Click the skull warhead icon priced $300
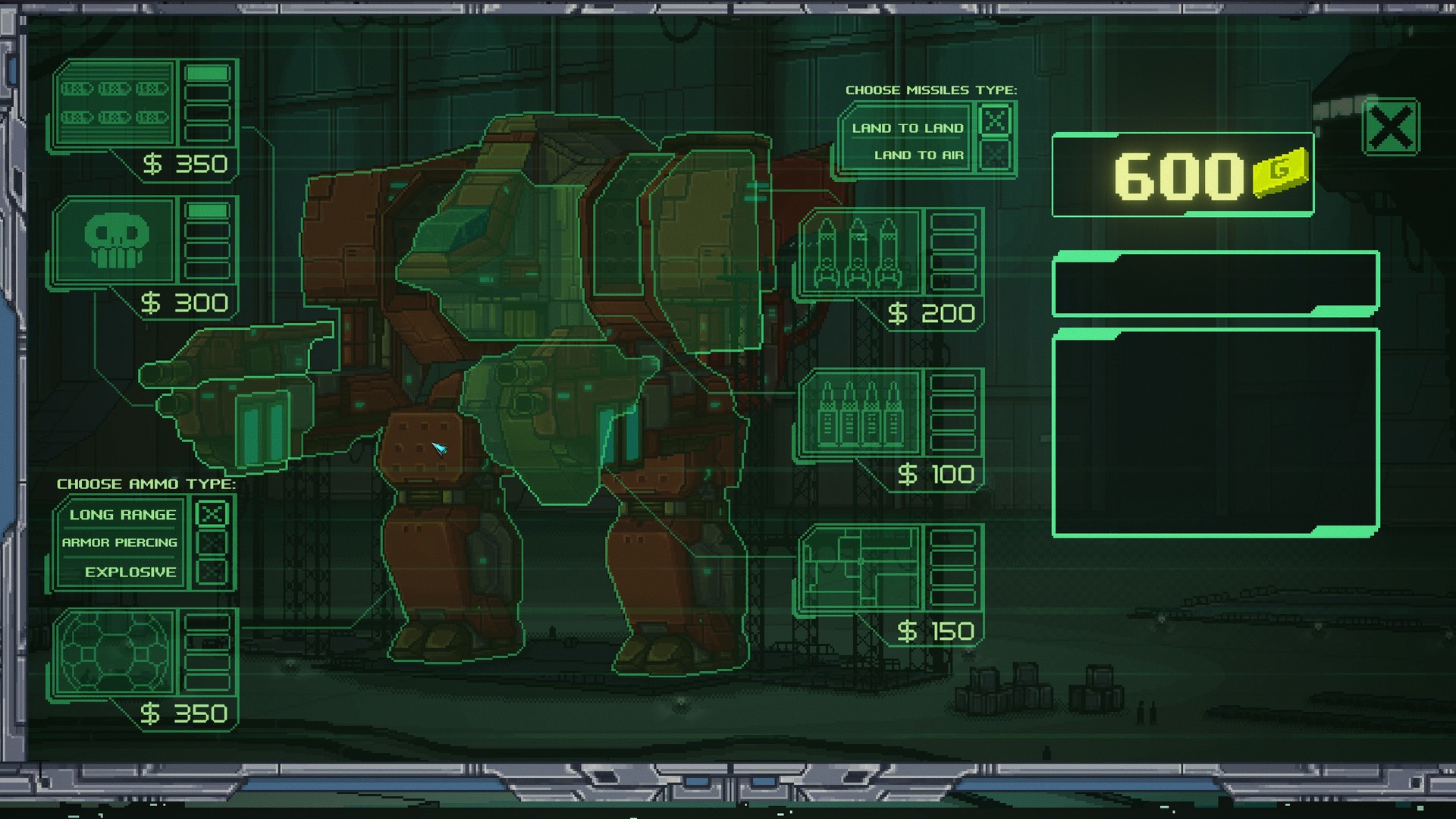Image resolution: width=1456 pixels, height=819 pixels. pos(114,239)
